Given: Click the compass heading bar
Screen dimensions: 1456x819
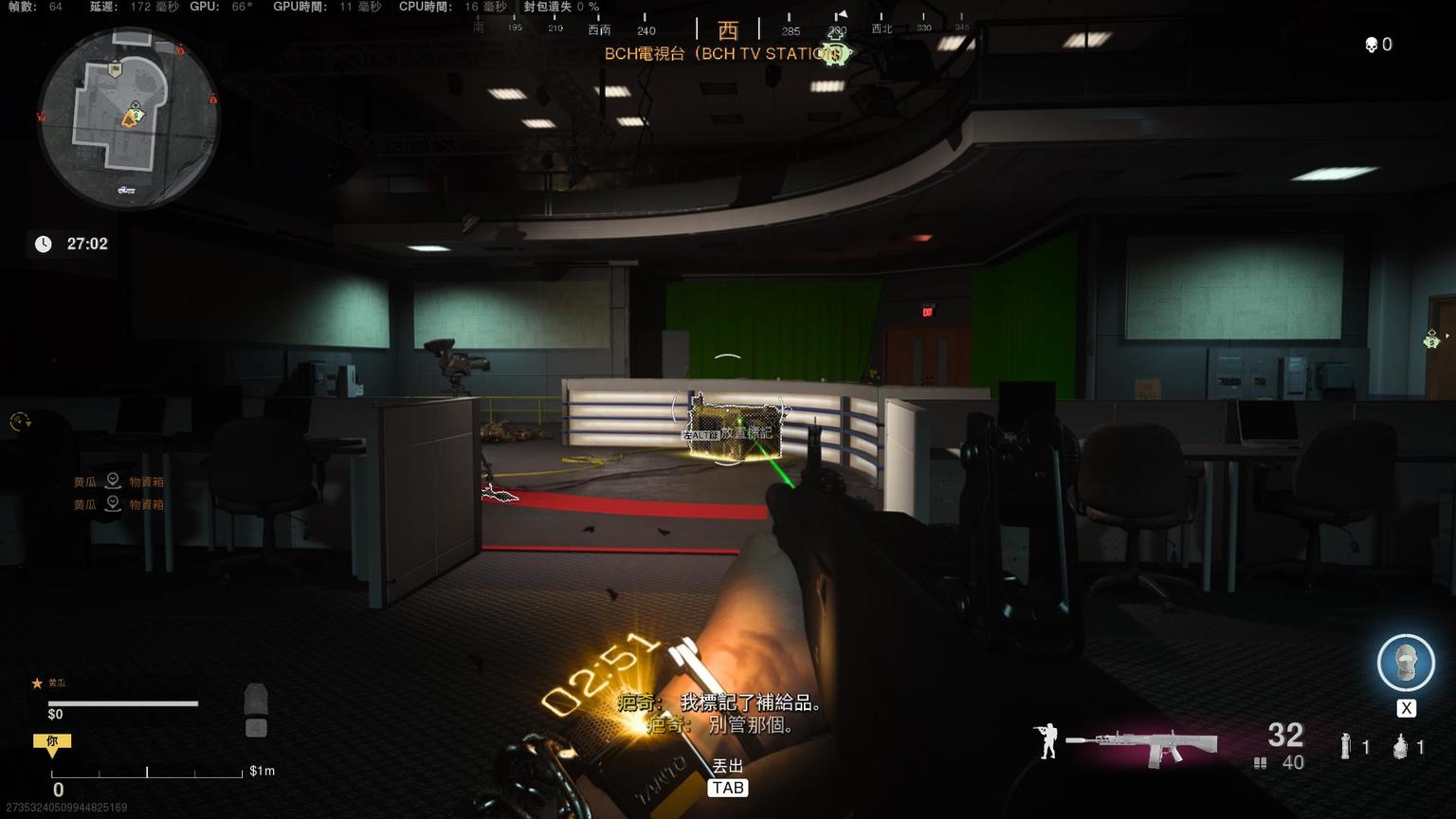Looking at the screenshot, I should point(727,28).
